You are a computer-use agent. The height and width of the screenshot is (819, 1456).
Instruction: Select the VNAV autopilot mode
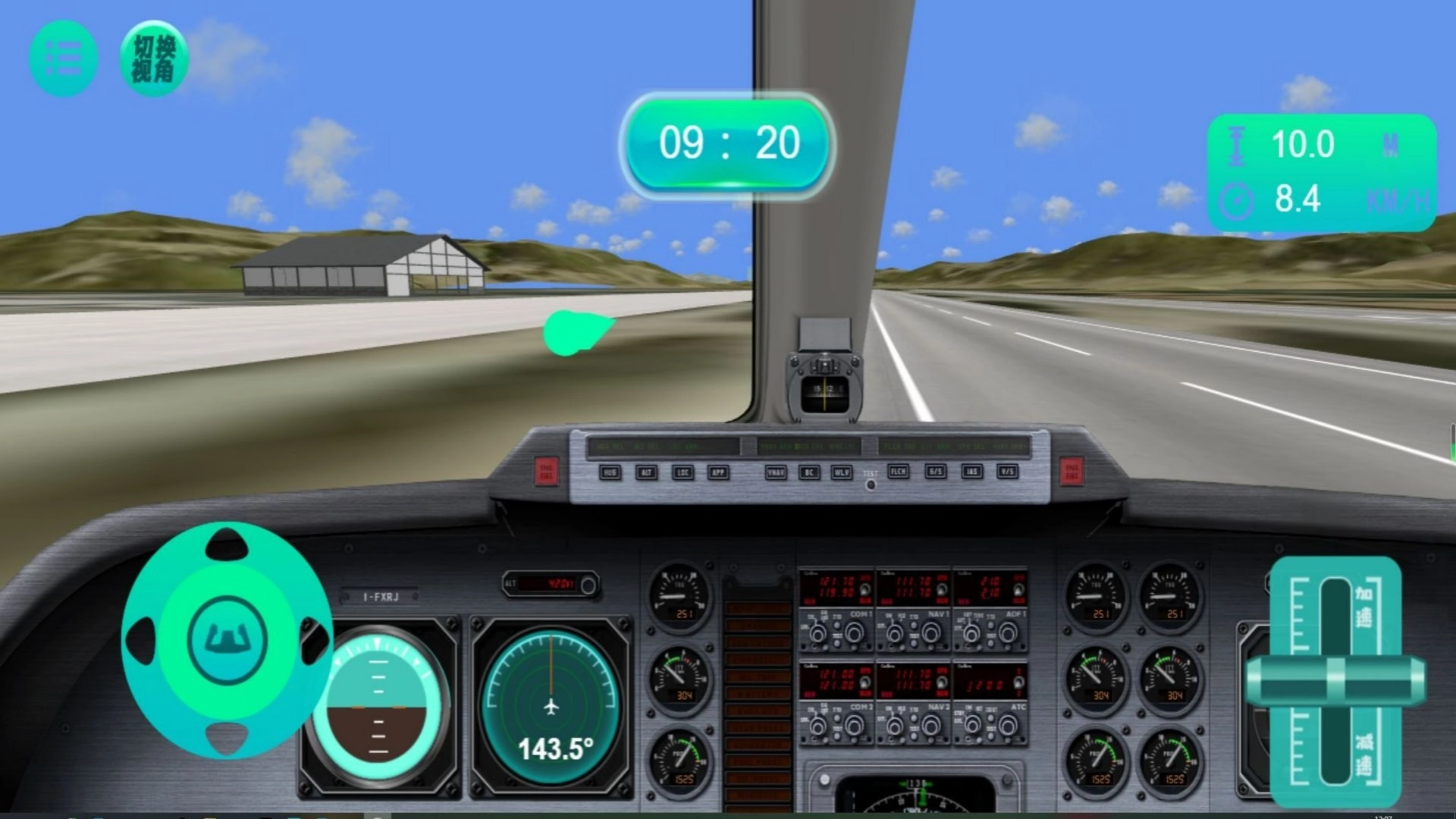(776, 472)
